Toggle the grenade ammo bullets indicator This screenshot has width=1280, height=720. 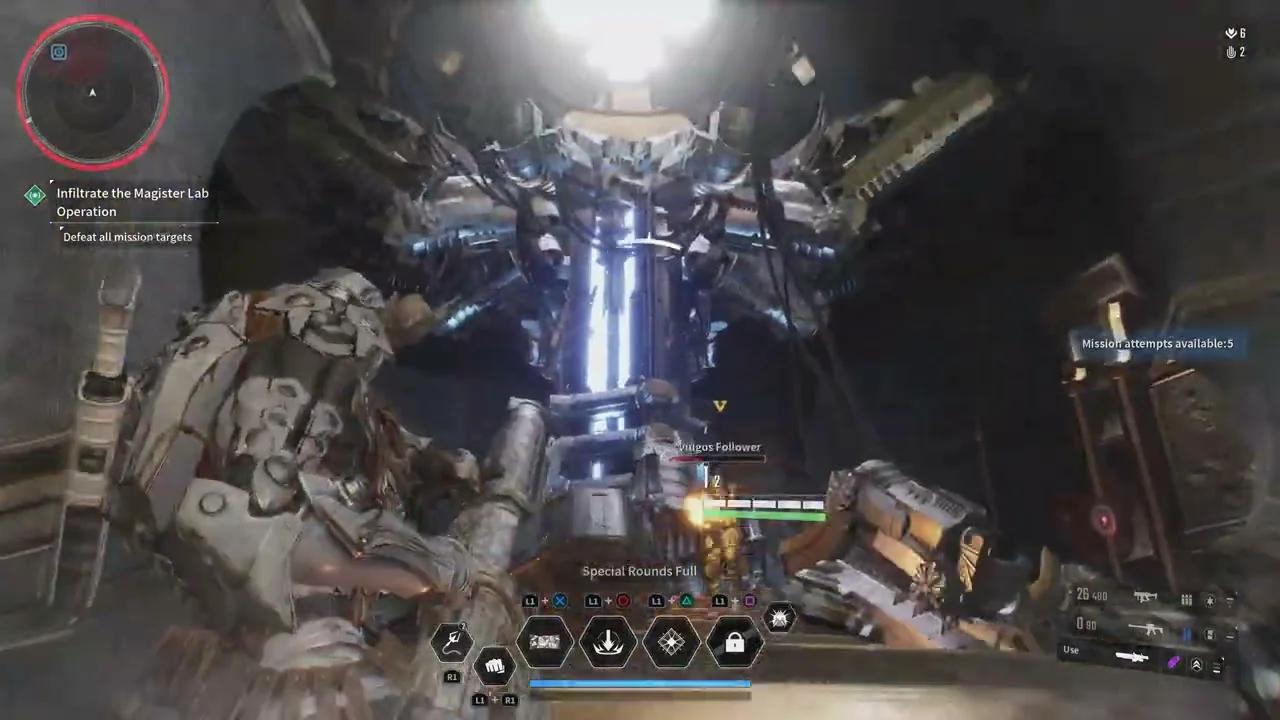coord(1186,600)
